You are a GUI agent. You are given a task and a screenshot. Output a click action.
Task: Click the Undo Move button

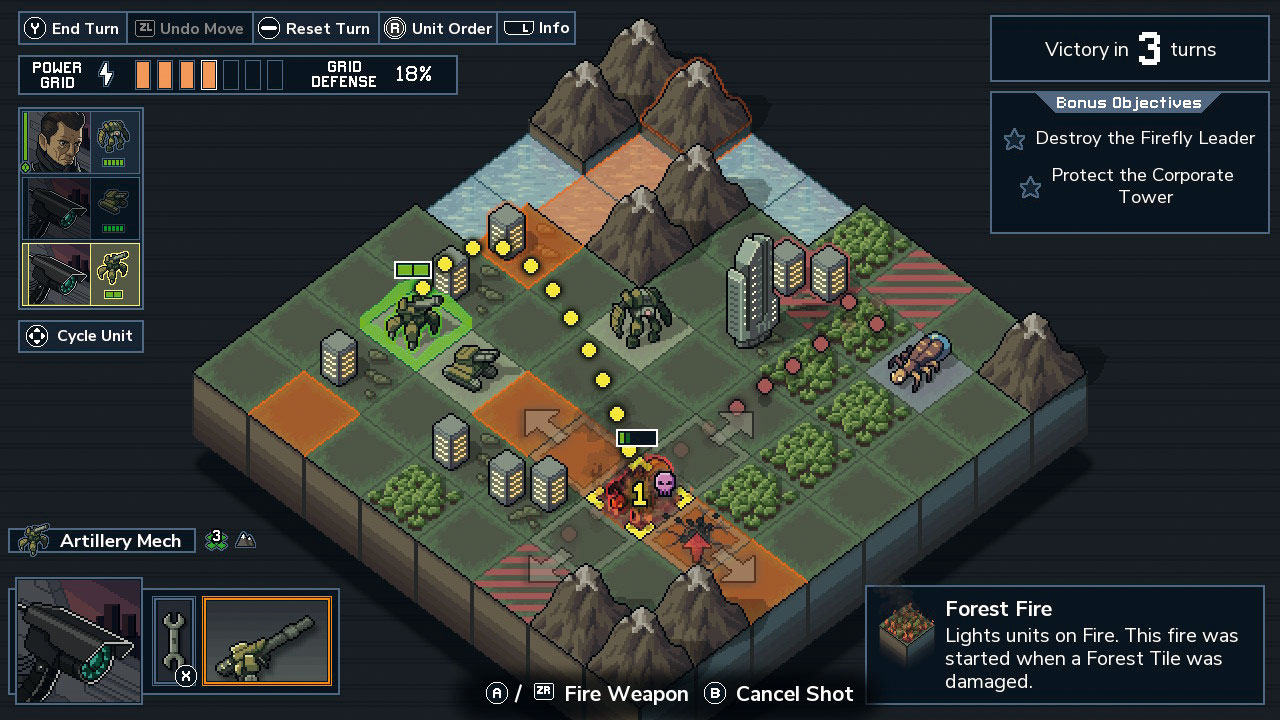pos(190,28)
